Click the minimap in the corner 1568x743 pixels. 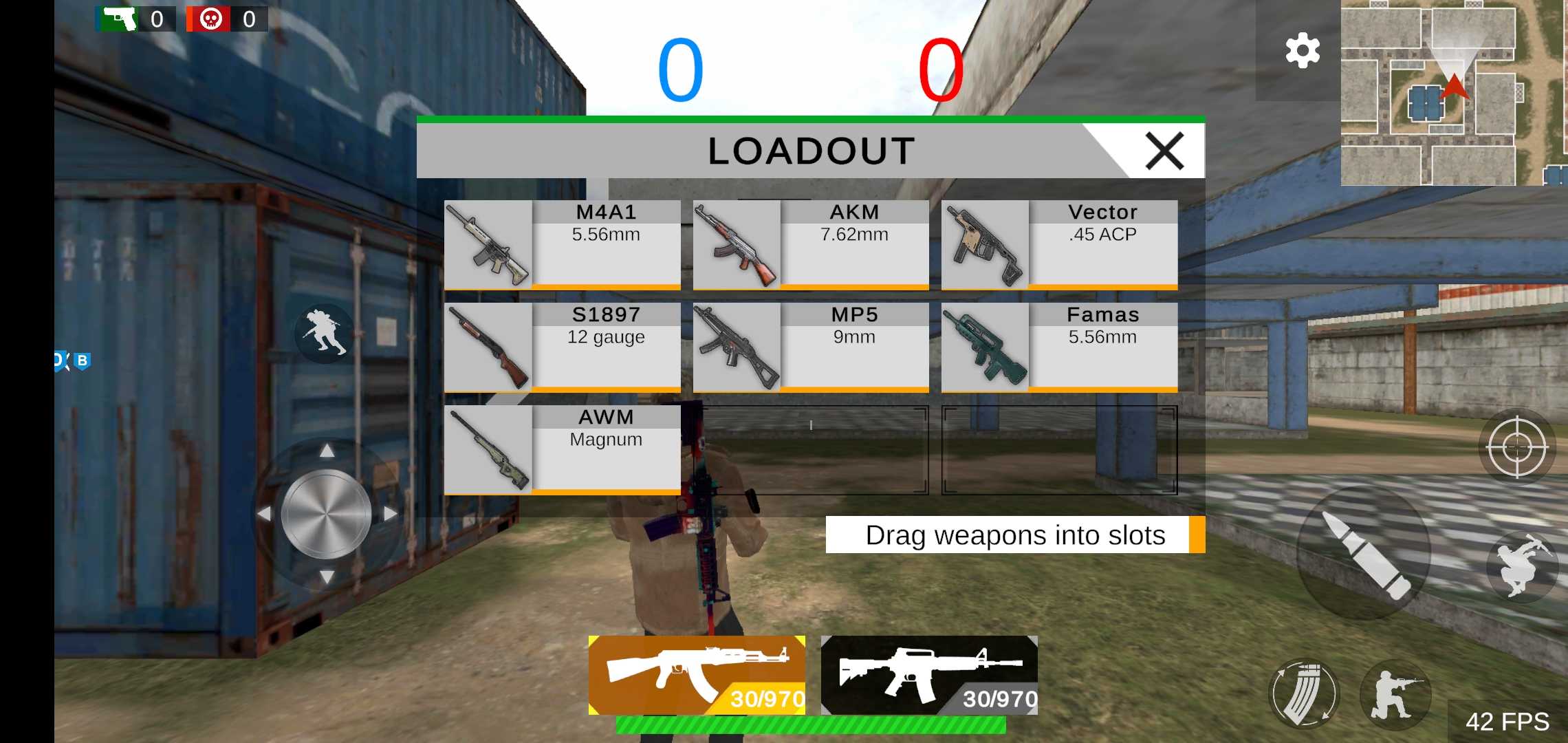click(1453, 93)
